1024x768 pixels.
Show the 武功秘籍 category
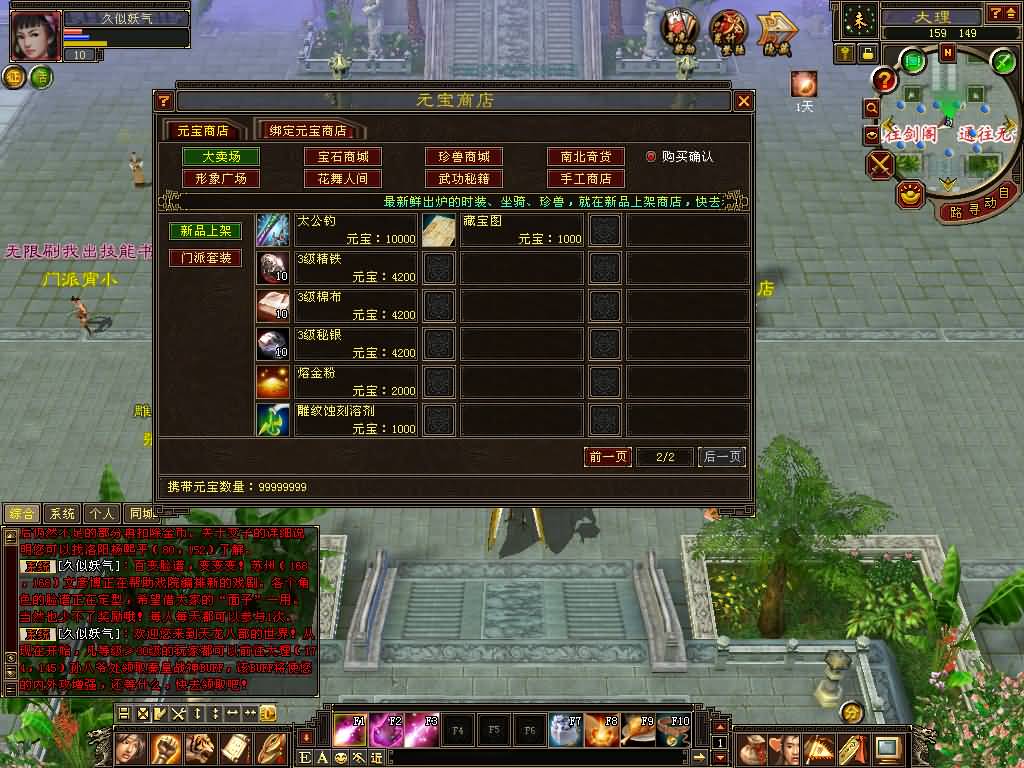coord(463,179)
